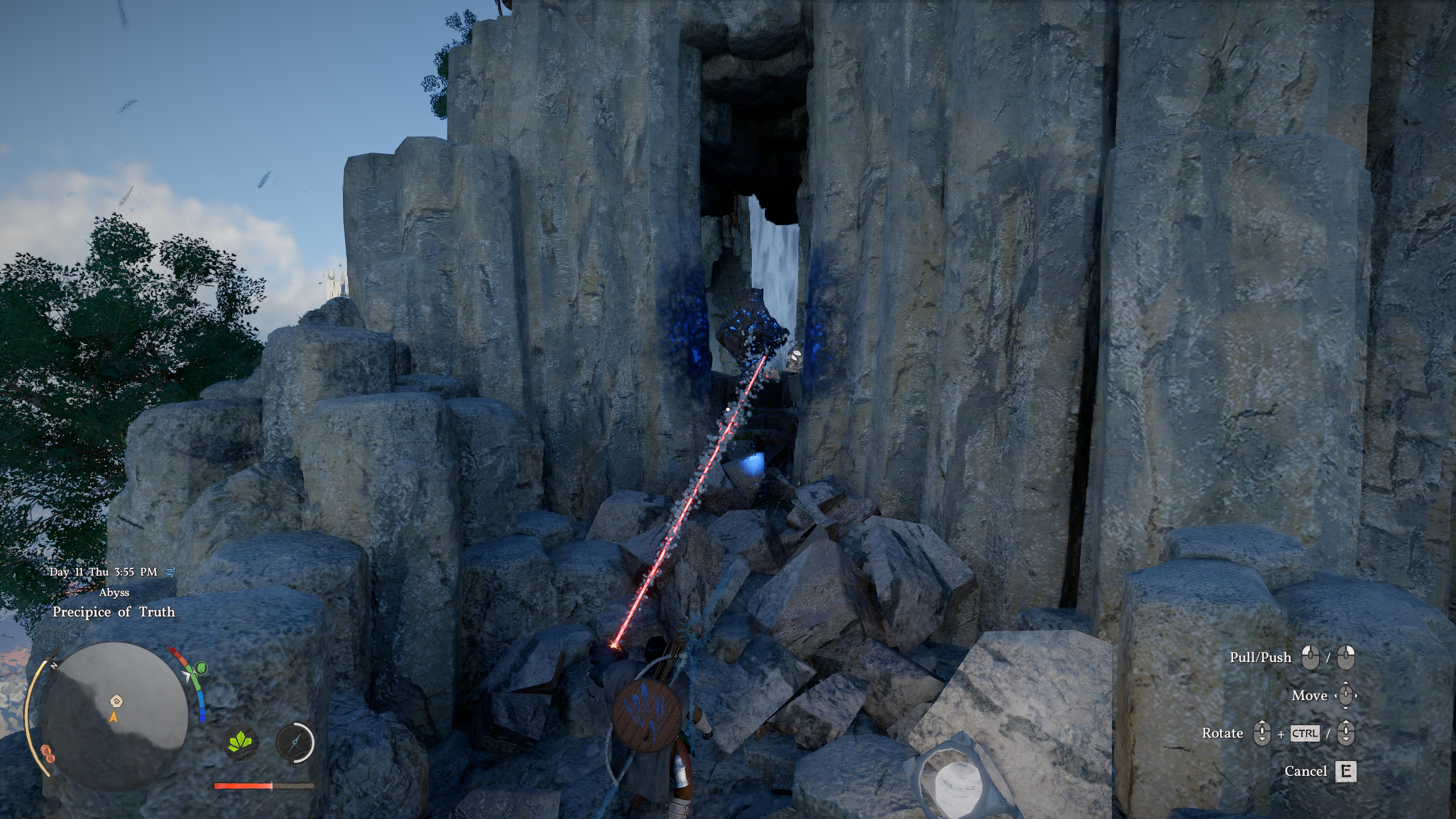1456x819 pixels.
Task: Click the player arrow marker on the minimap
Action: point(114,718)
